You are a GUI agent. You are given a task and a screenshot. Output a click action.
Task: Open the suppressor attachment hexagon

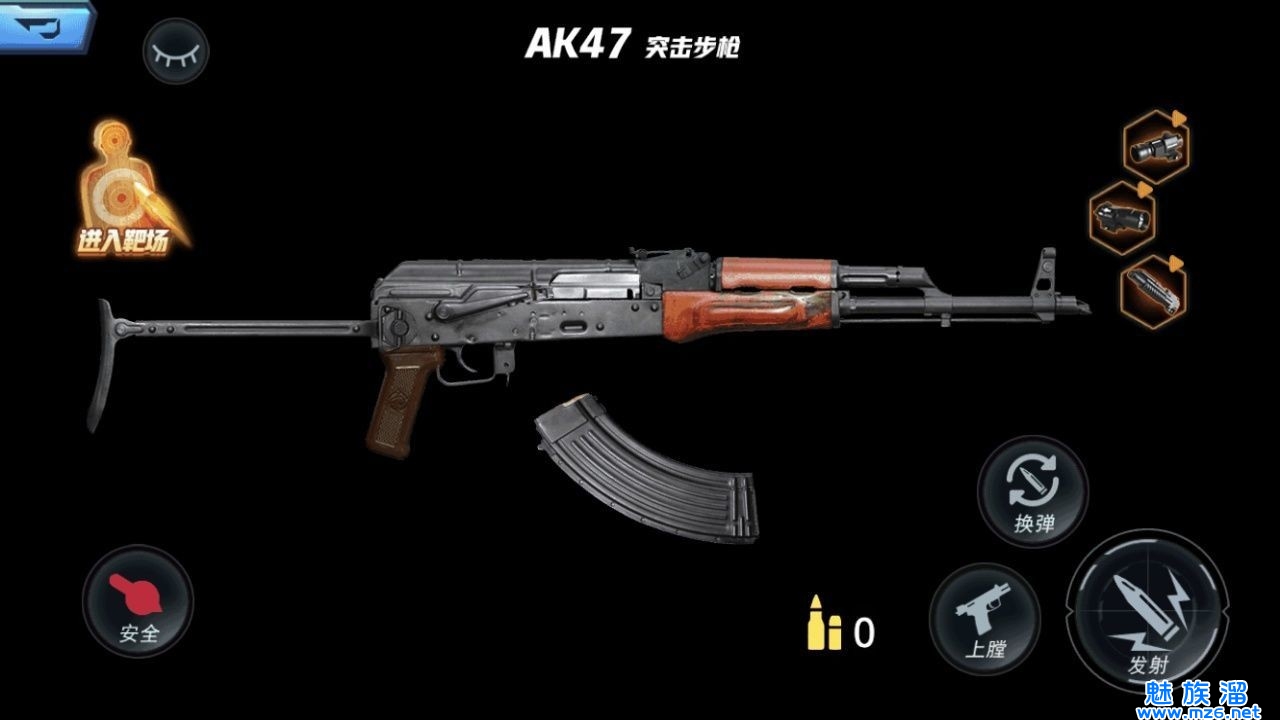coord(1153,290)
